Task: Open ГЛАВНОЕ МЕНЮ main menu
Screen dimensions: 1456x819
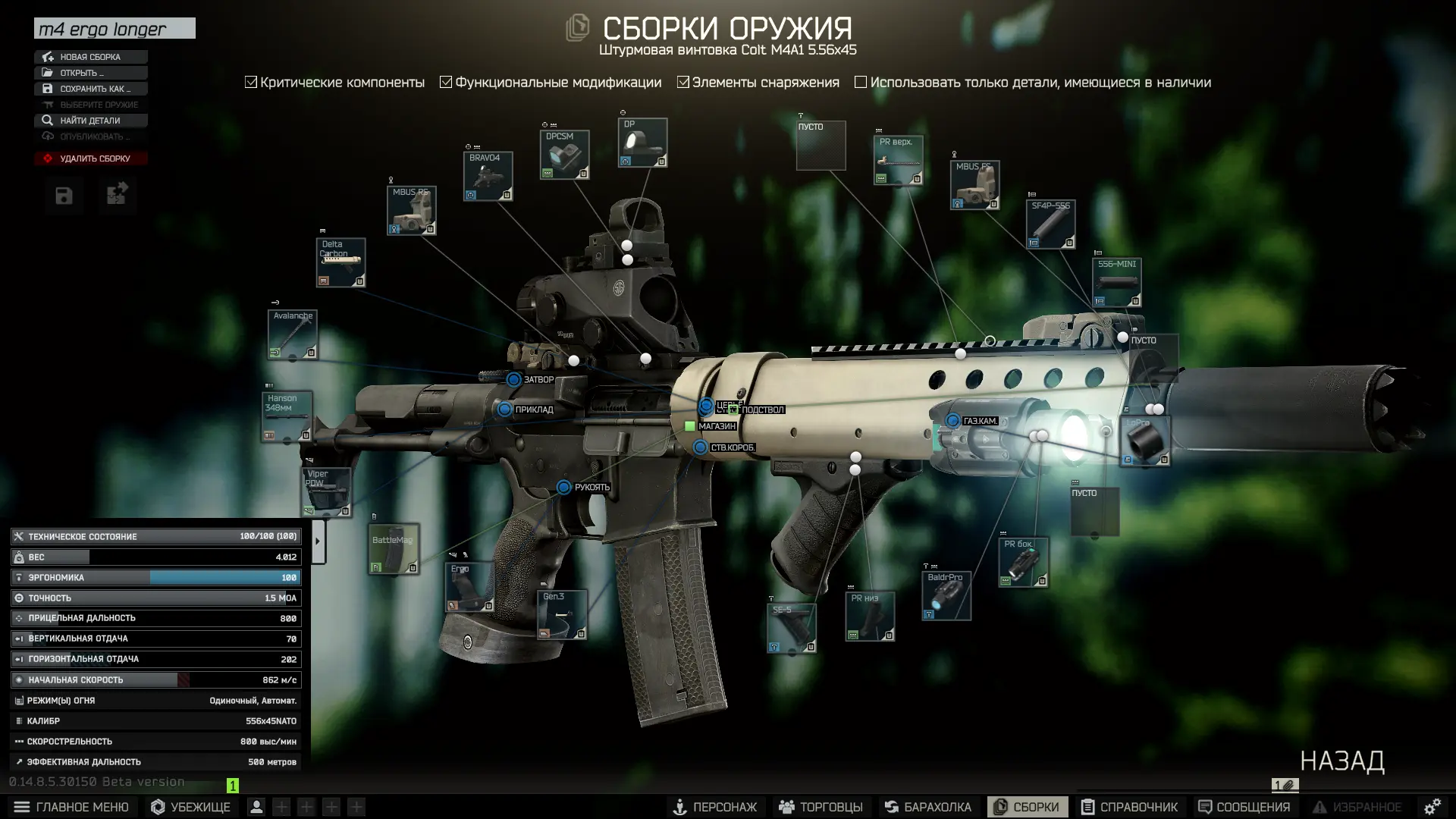Action: tap(71, 807)
